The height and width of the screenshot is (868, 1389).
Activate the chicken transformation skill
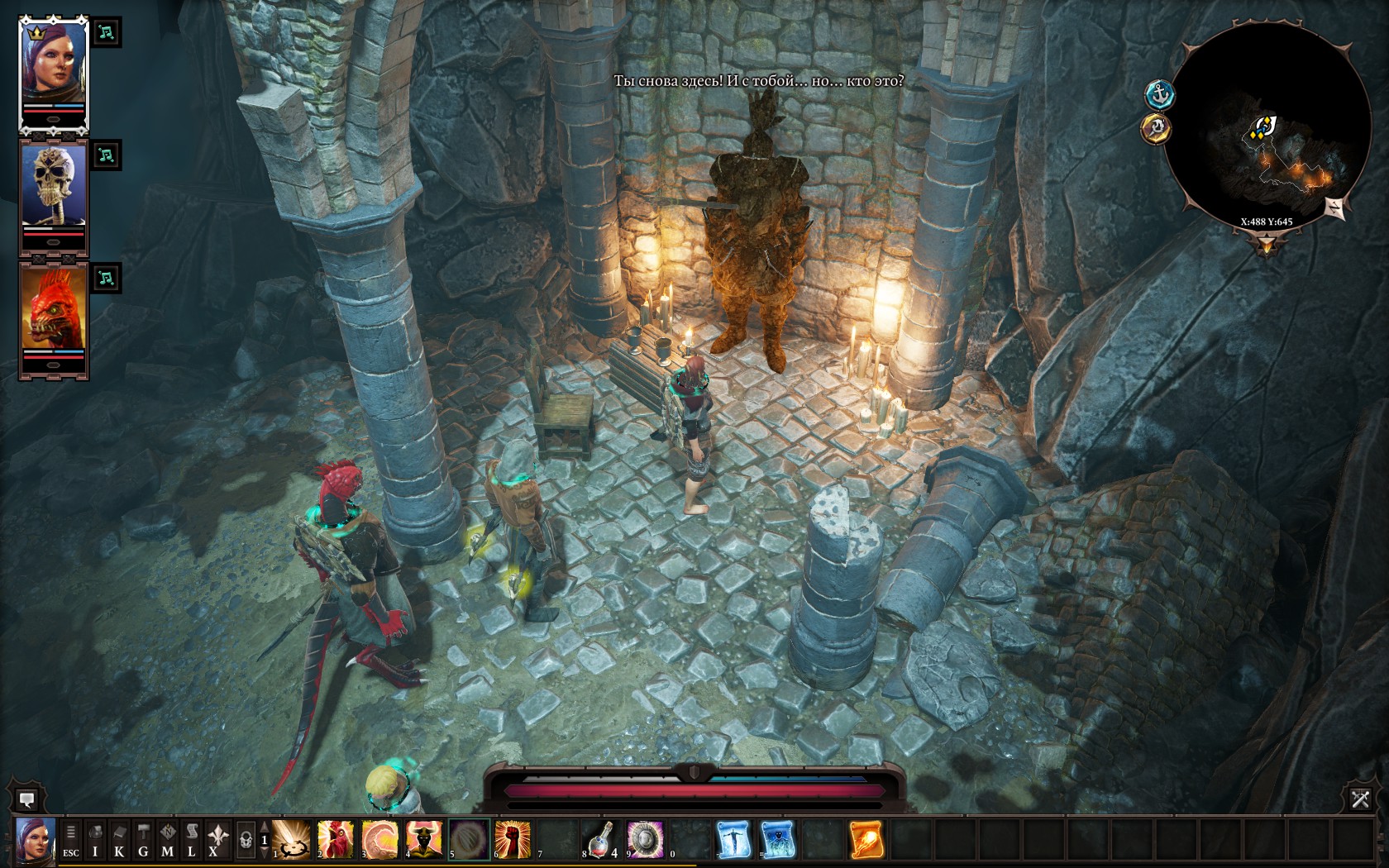coord(336,840)
